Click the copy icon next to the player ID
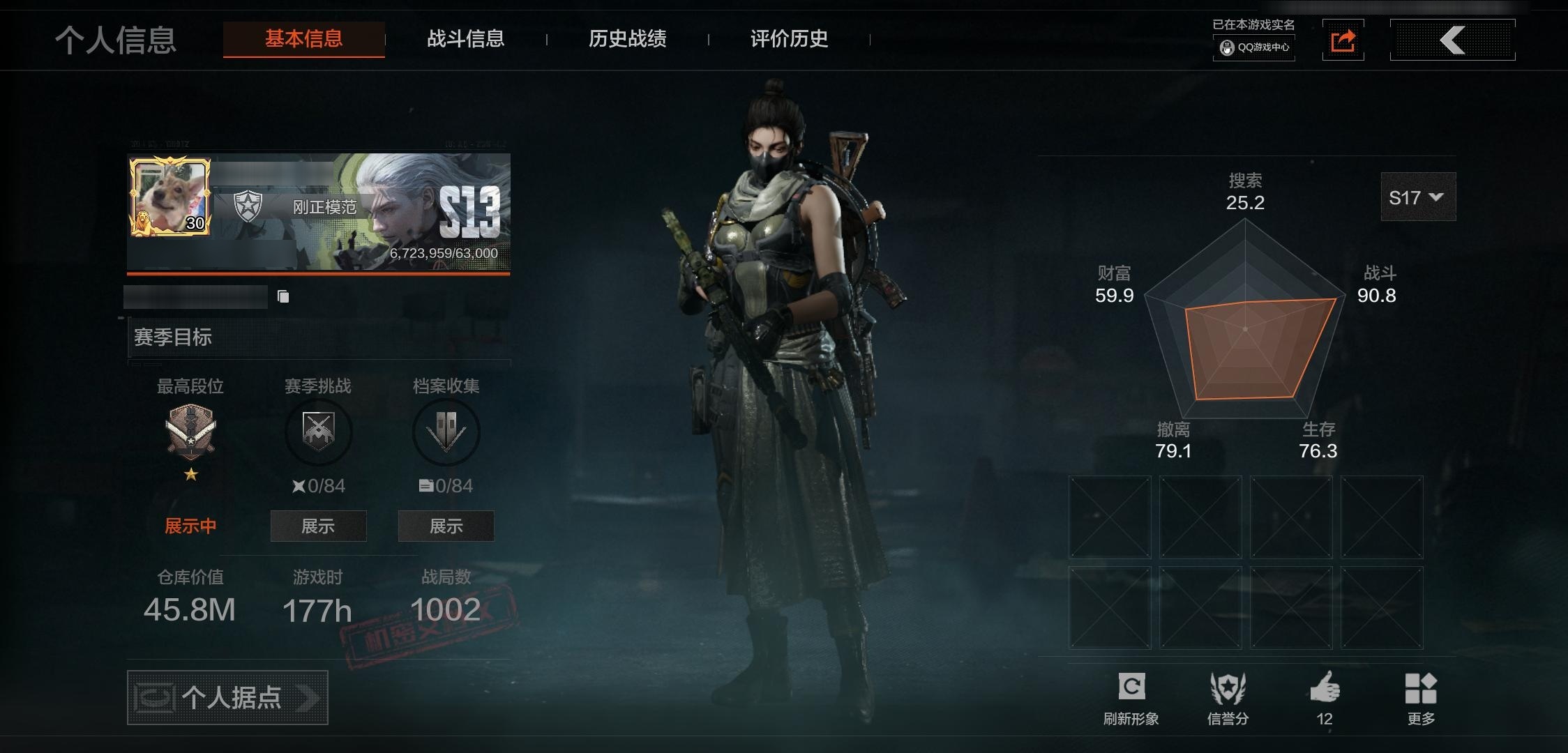Viewport: 1568px width, 753px height. [282, 296]
